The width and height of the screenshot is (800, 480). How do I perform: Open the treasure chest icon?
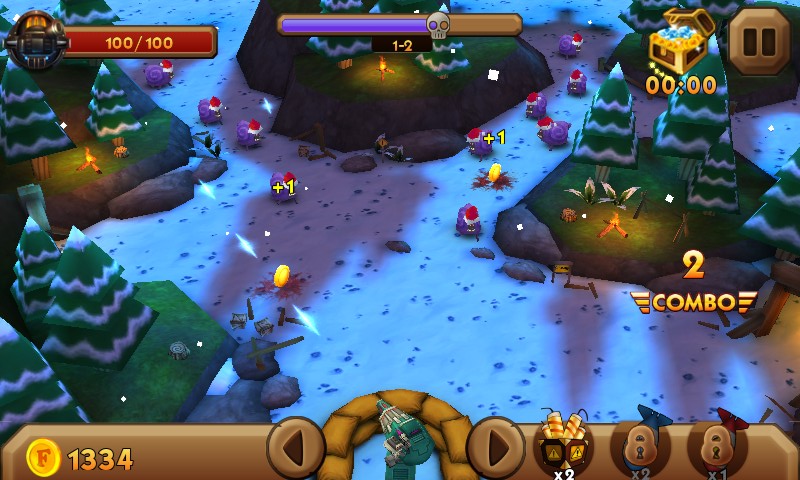click(x=678, y=42)
